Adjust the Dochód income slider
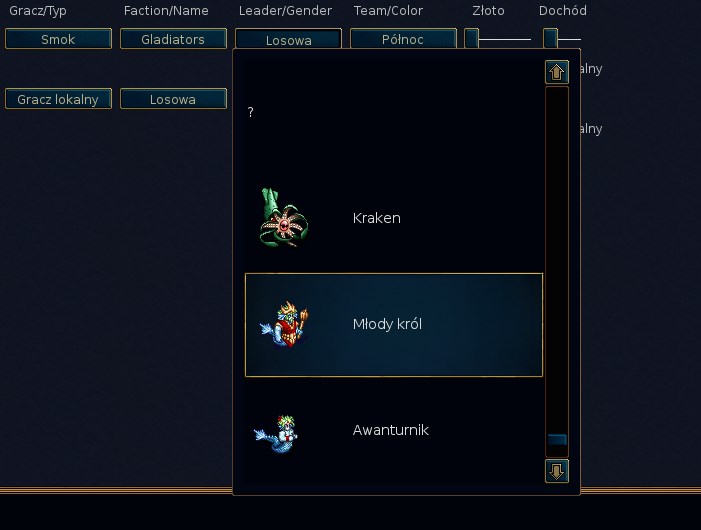 click(550, 39)
